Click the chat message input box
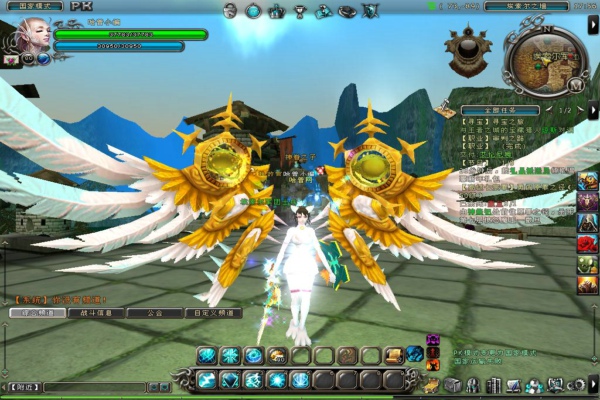Screen dimensions: 600x400 95,387
